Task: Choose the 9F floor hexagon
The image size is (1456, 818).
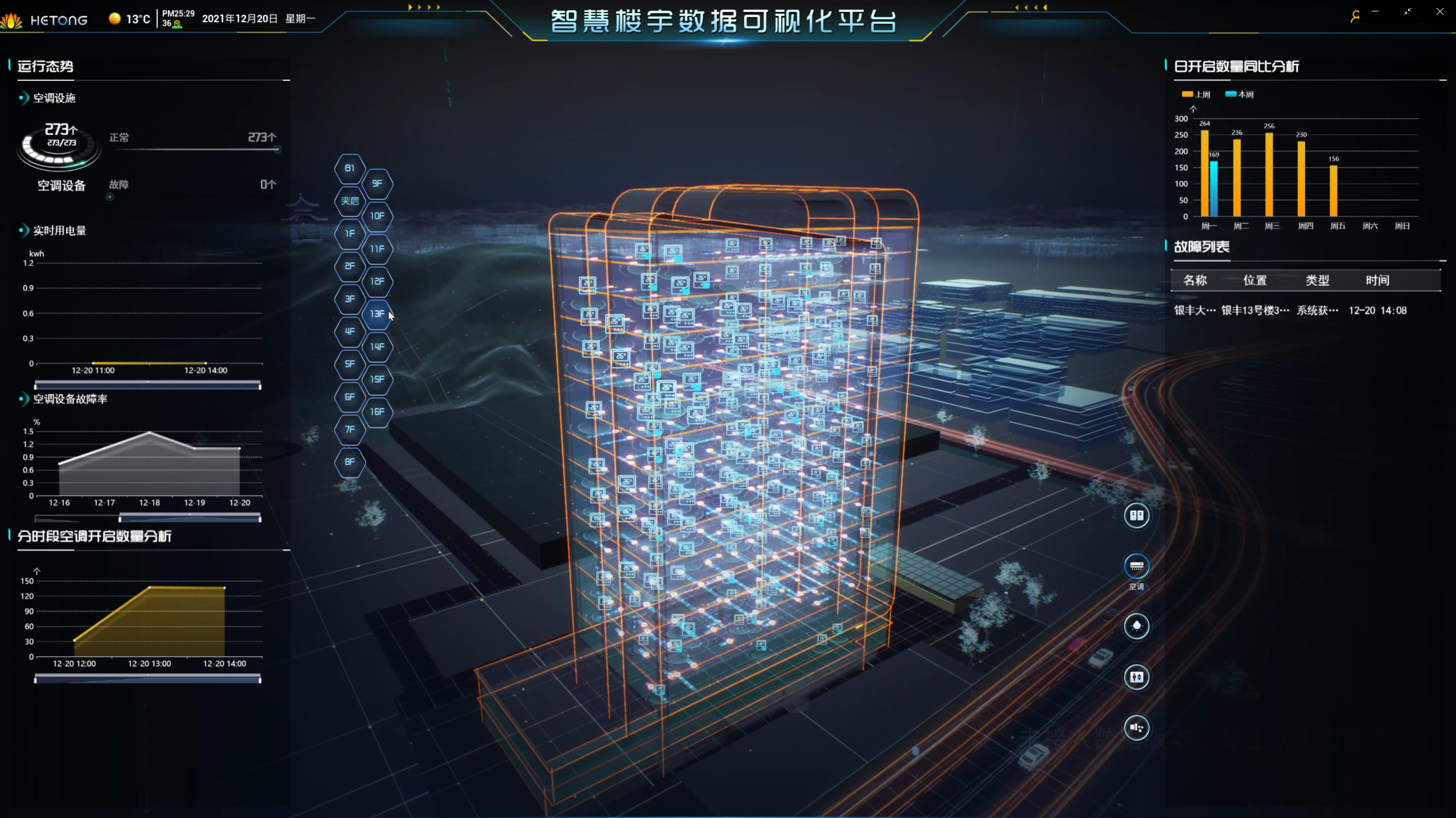Action: pos(377,183)
